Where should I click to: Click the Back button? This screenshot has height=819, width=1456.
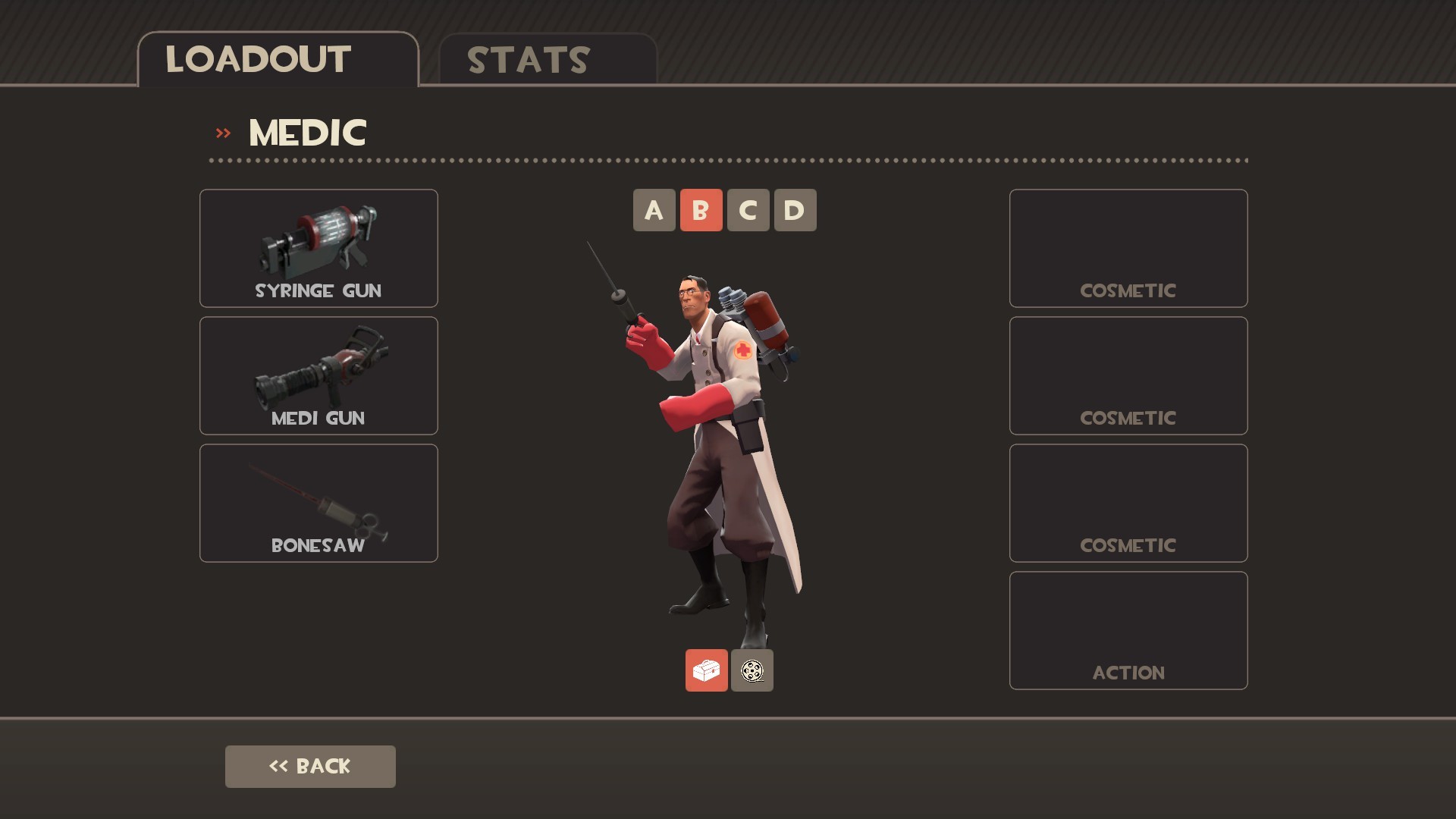310,766
